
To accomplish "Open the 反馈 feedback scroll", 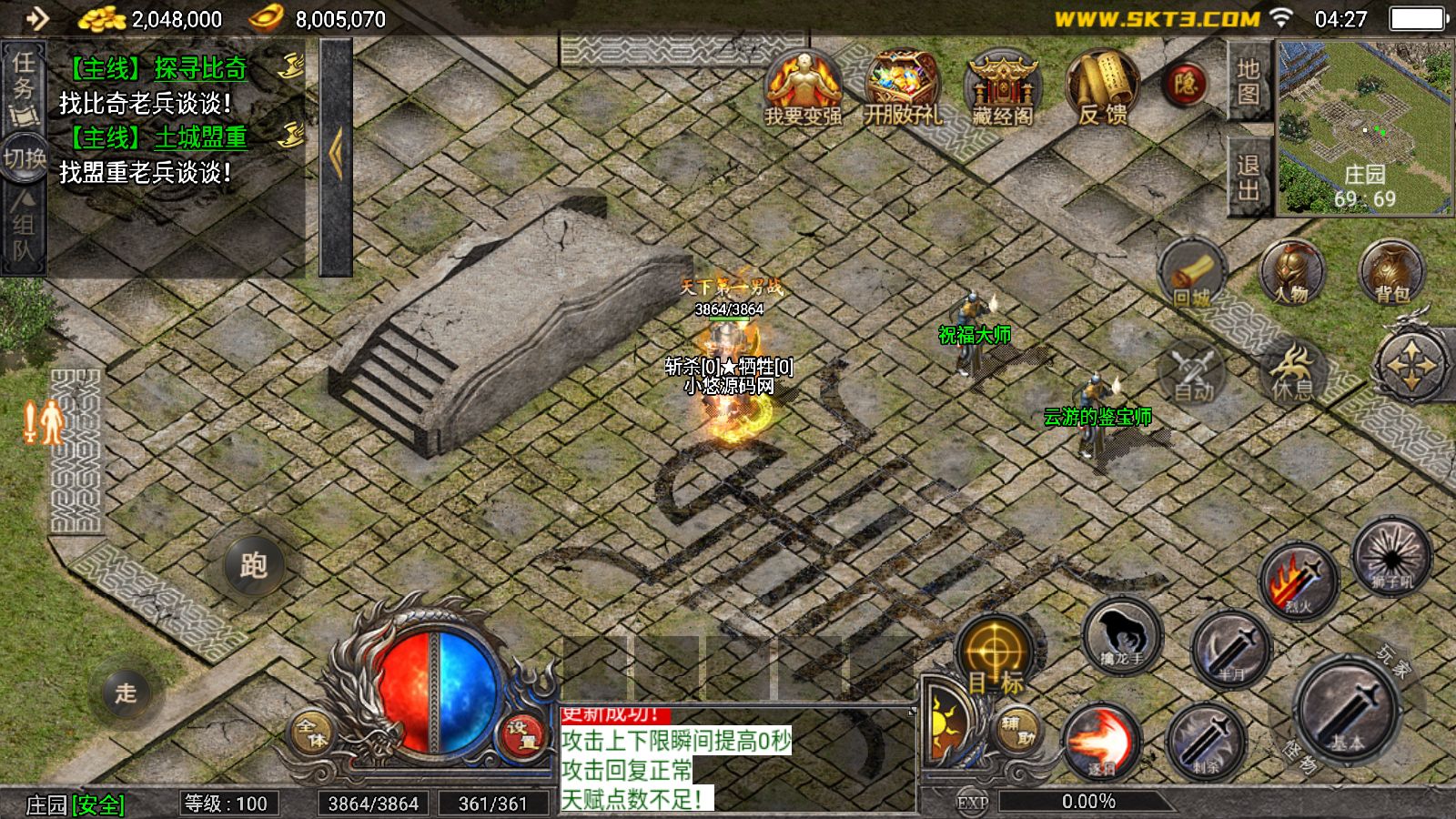I will coord(1102,86).
